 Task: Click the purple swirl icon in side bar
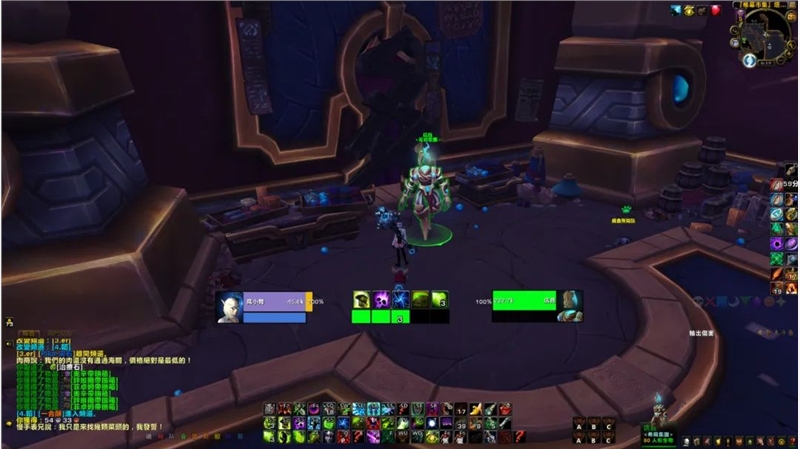[x=777, y=243]
